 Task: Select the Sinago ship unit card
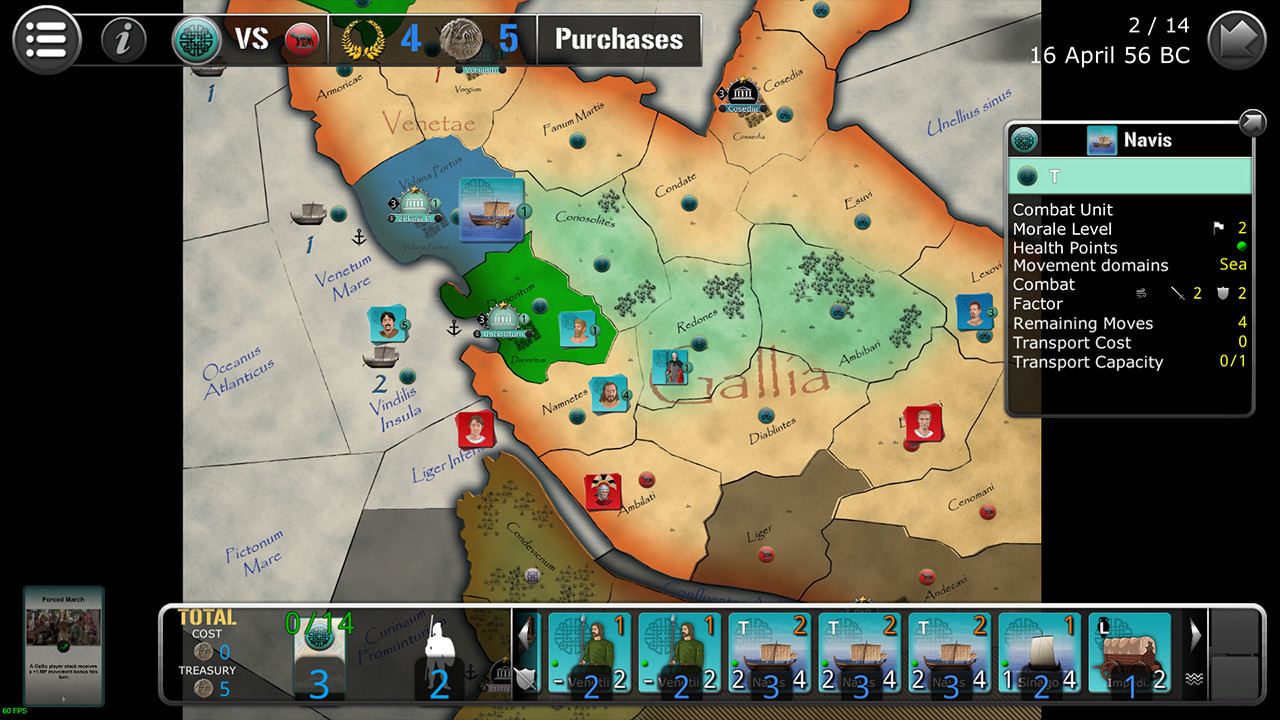[x=1039, y=652]
